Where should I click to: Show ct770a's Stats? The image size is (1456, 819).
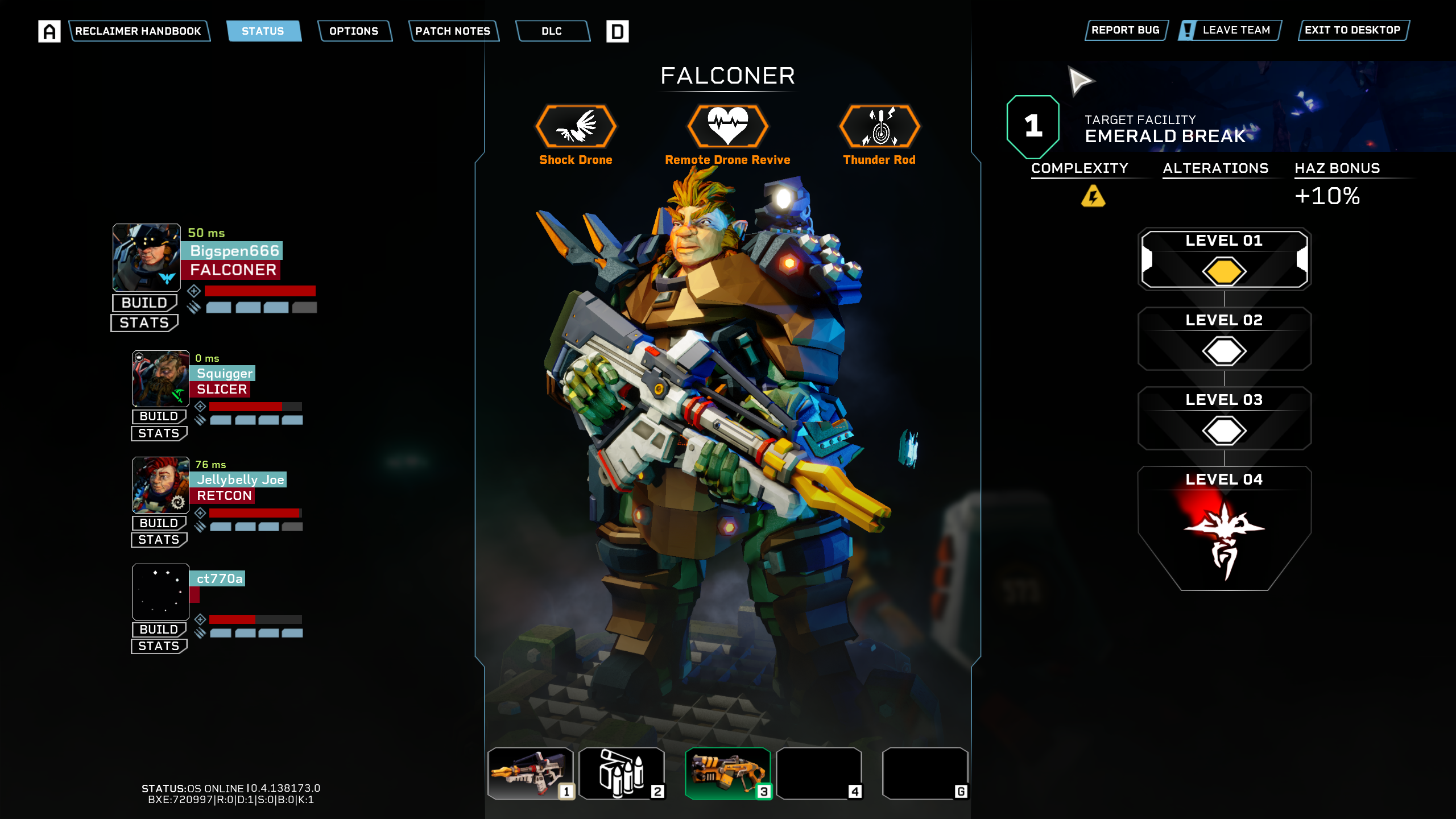coord(159,646)
